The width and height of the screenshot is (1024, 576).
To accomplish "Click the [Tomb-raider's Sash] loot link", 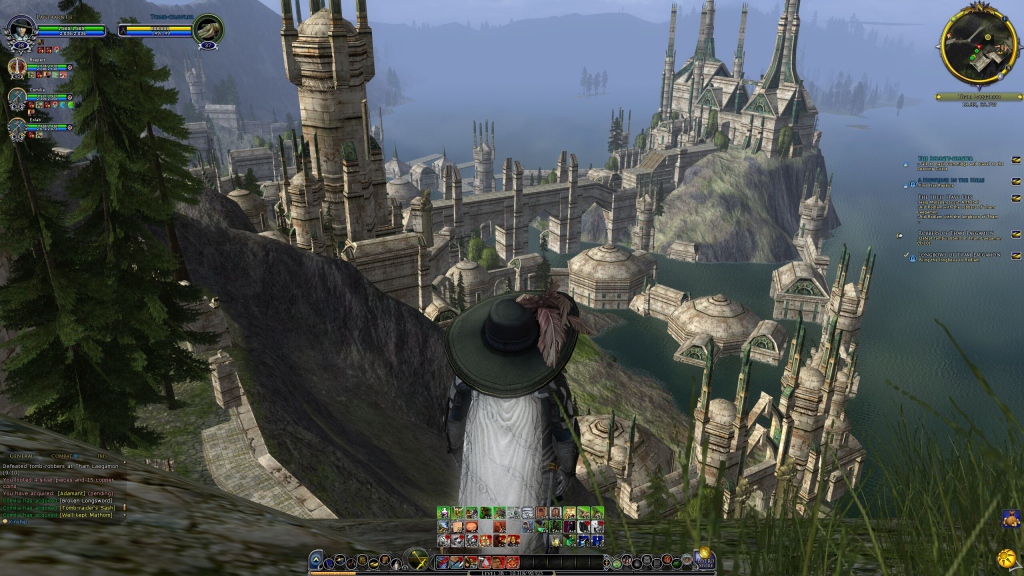I will 87,508.
